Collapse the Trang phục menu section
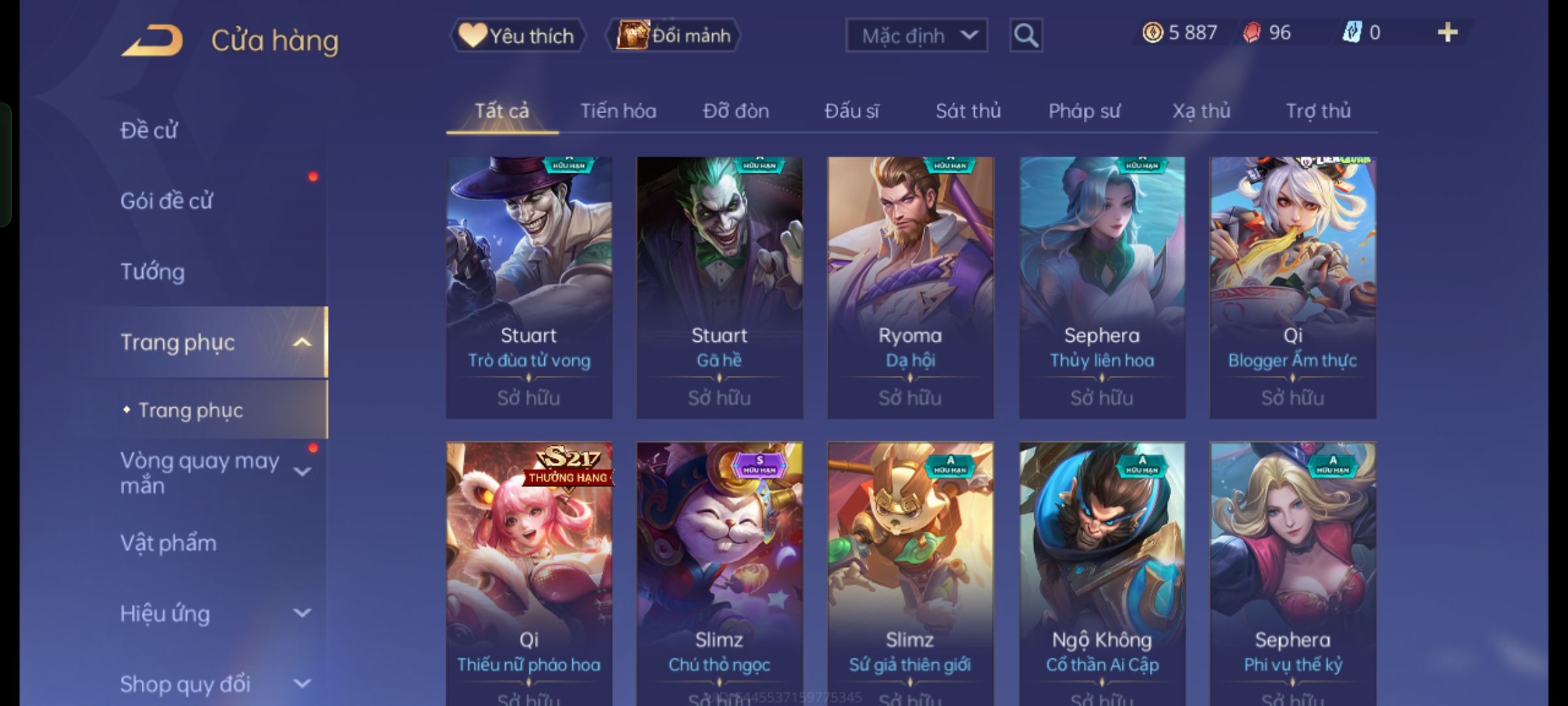 (302, 343)
